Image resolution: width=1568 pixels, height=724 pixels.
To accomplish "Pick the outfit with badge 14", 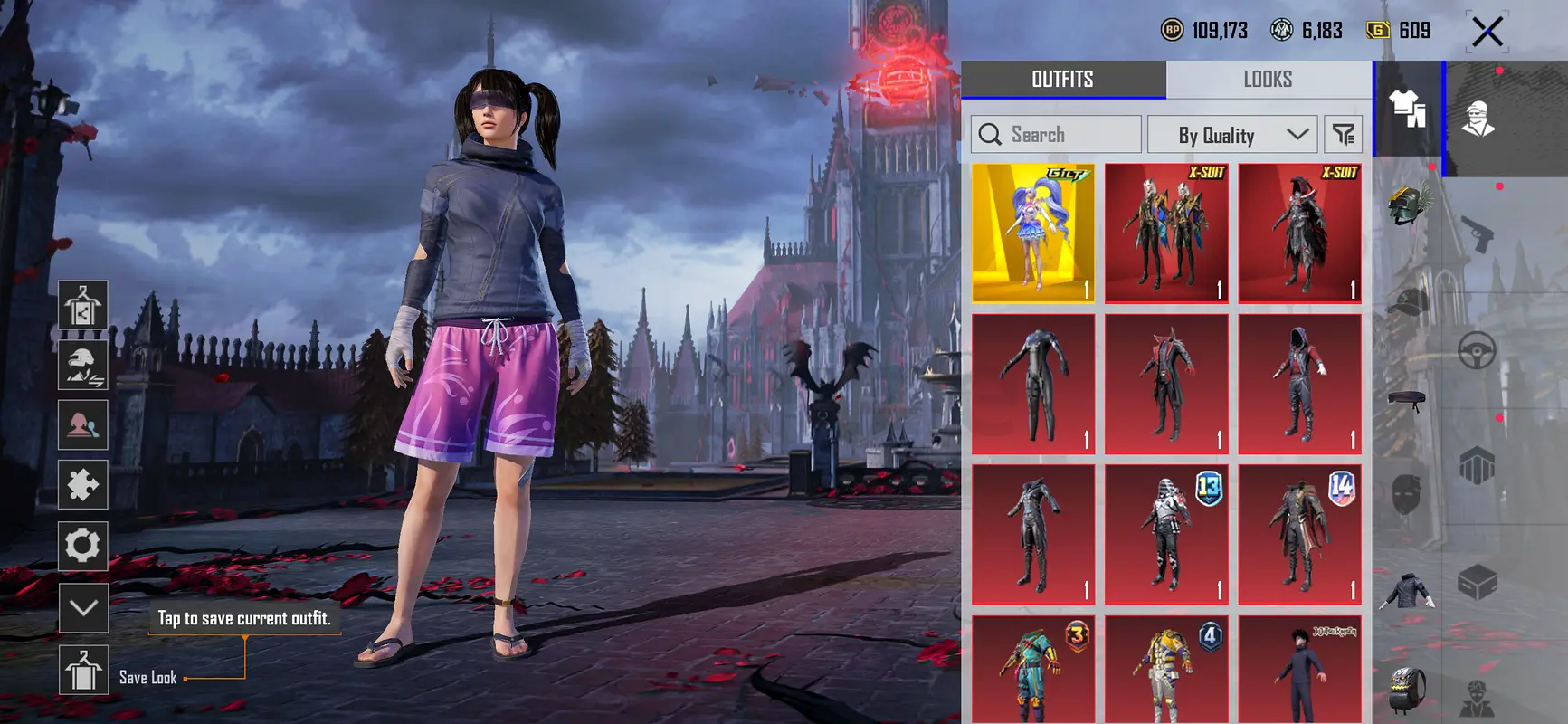I will point(1299,534).
